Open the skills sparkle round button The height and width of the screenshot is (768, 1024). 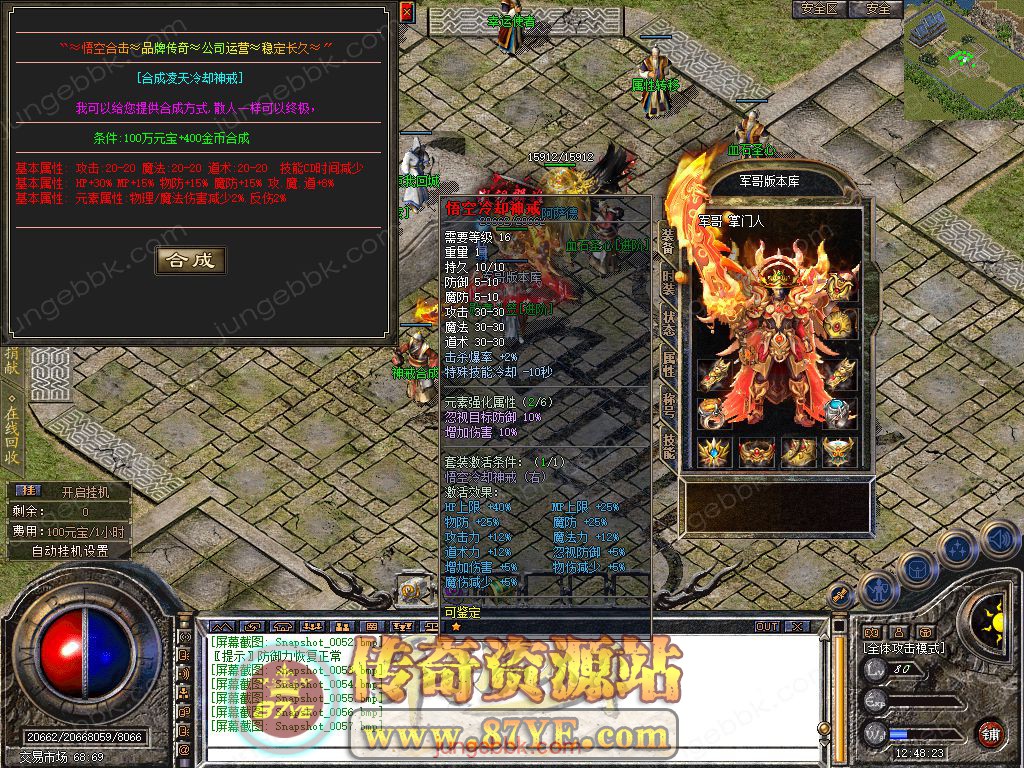[x=957, y=548]
